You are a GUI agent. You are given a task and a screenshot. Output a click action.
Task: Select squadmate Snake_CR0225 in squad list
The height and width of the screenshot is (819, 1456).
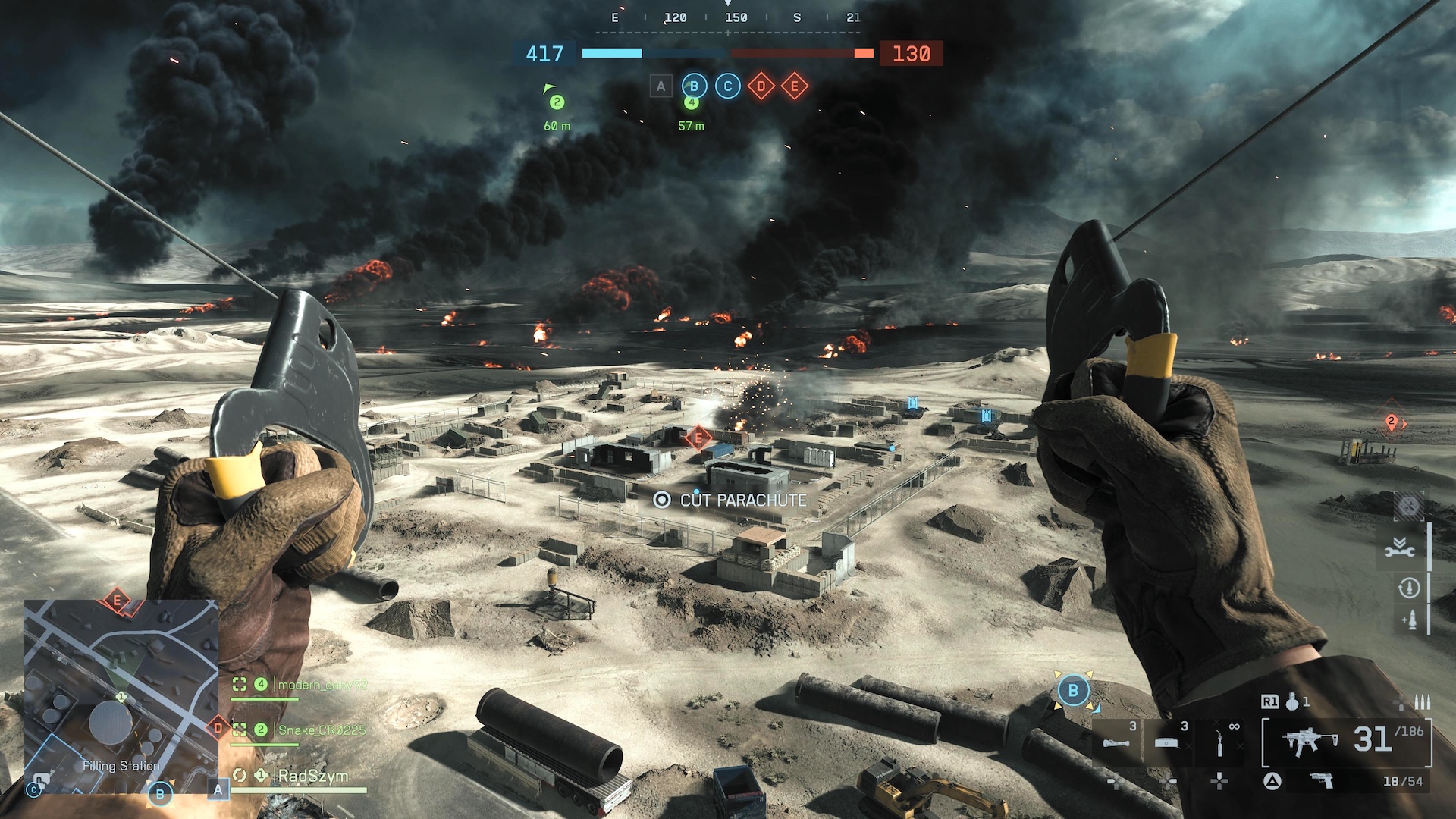coord(322,730)
